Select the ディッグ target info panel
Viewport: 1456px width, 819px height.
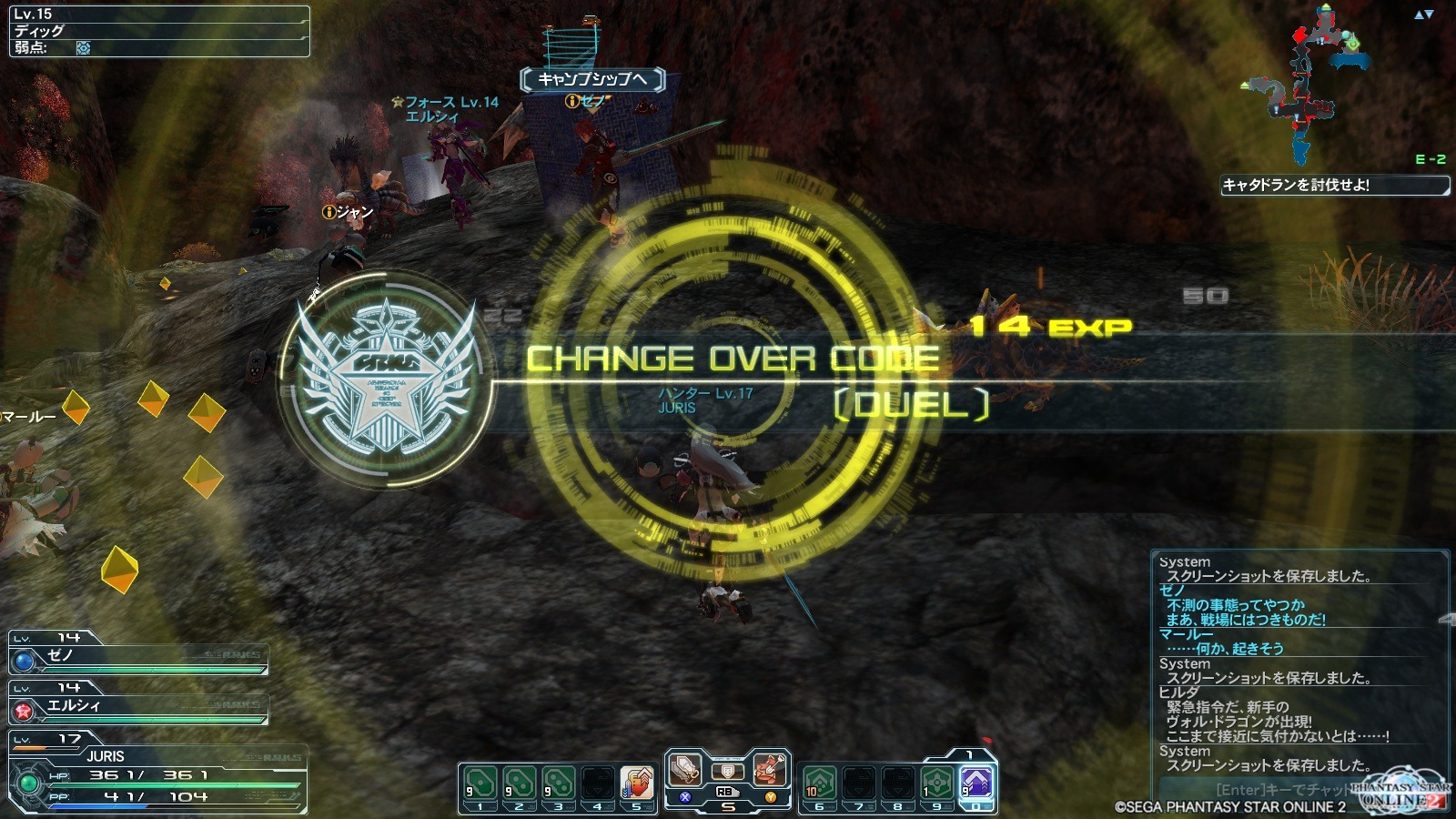click(x=159, y=32)
